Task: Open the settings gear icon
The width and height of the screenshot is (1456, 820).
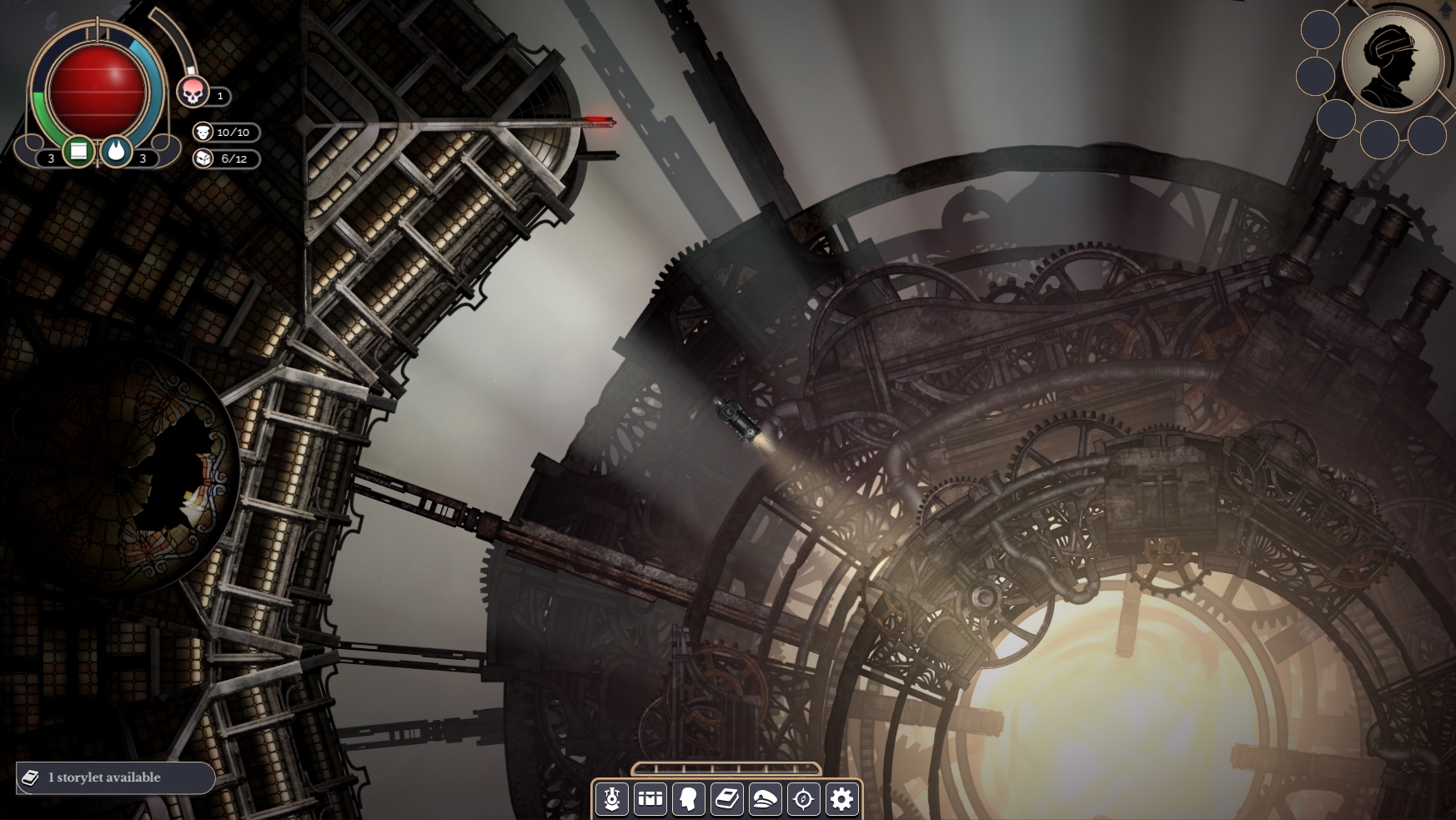Action: (839, 799)
